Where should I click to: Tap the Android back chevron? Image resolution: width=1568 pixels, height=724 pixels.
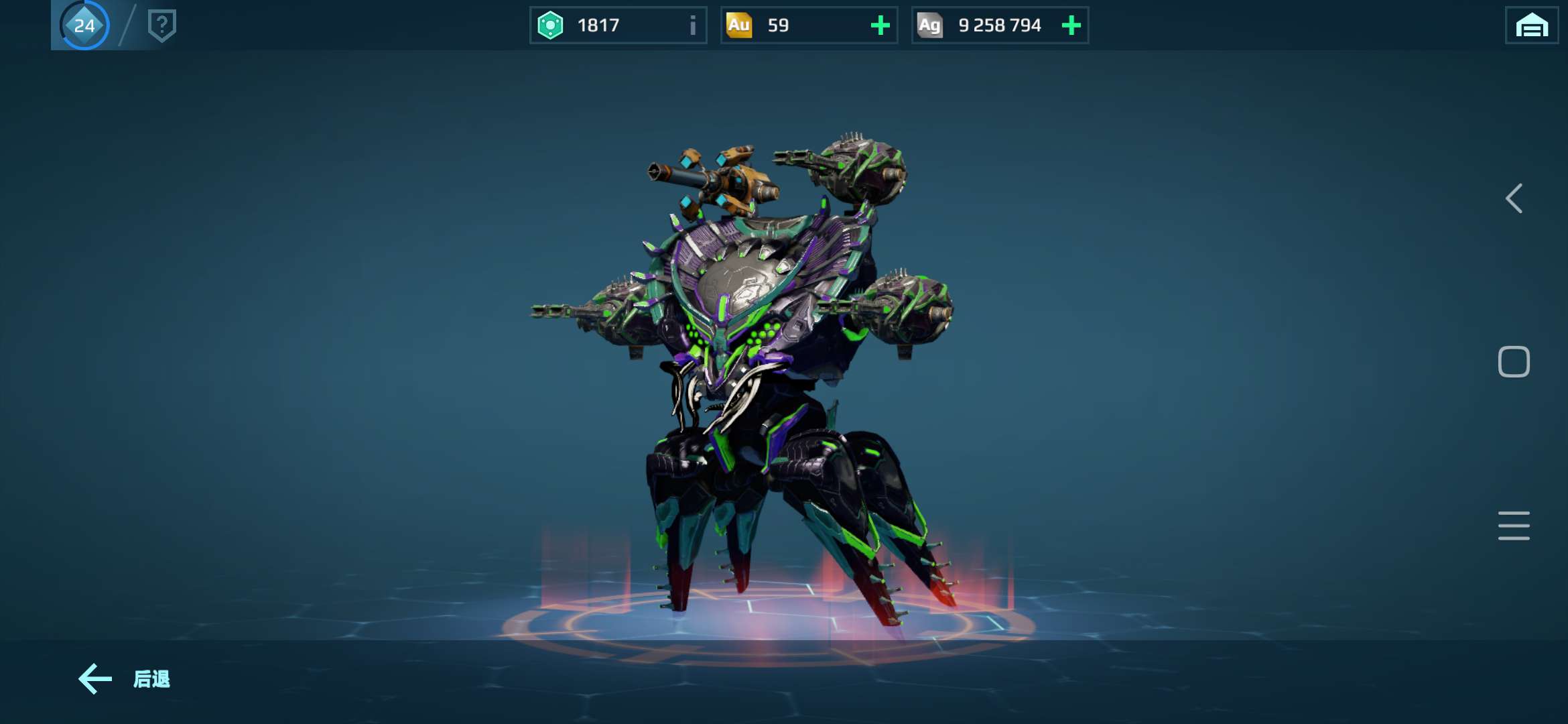[x=1514, y=198]
